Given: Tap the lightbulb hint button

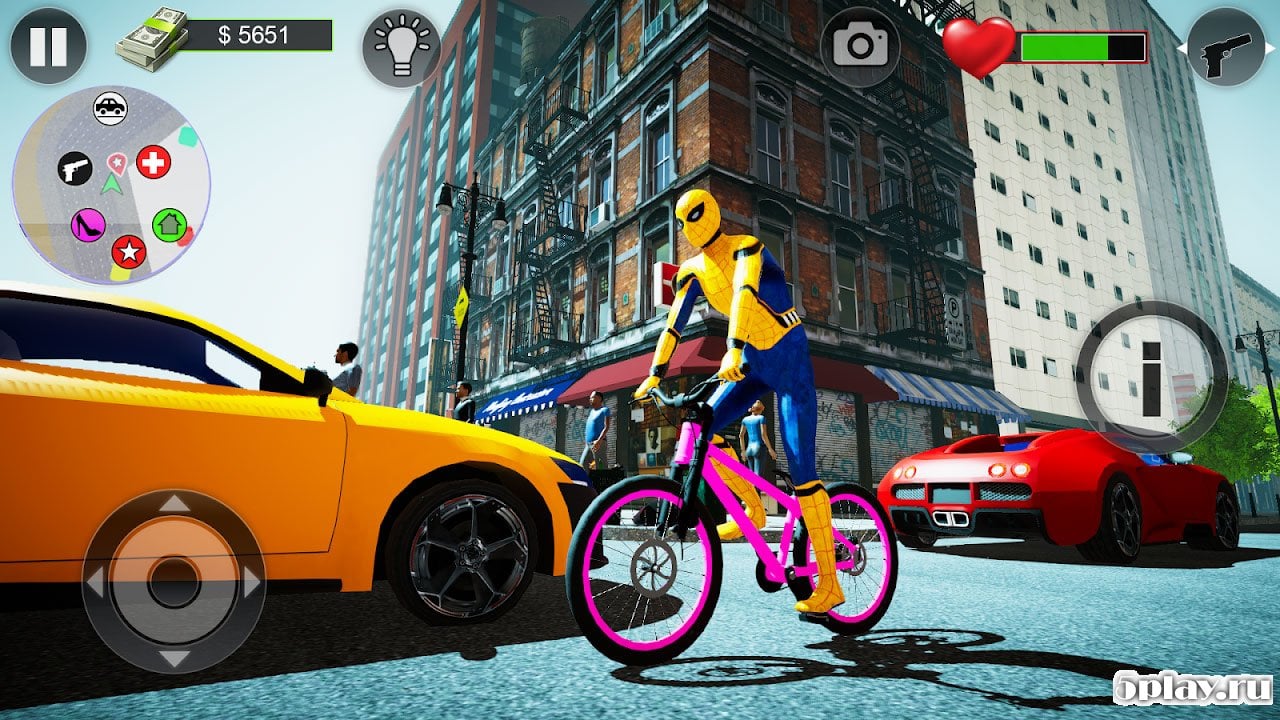Looking at the screenshot, I should point(400,47).
